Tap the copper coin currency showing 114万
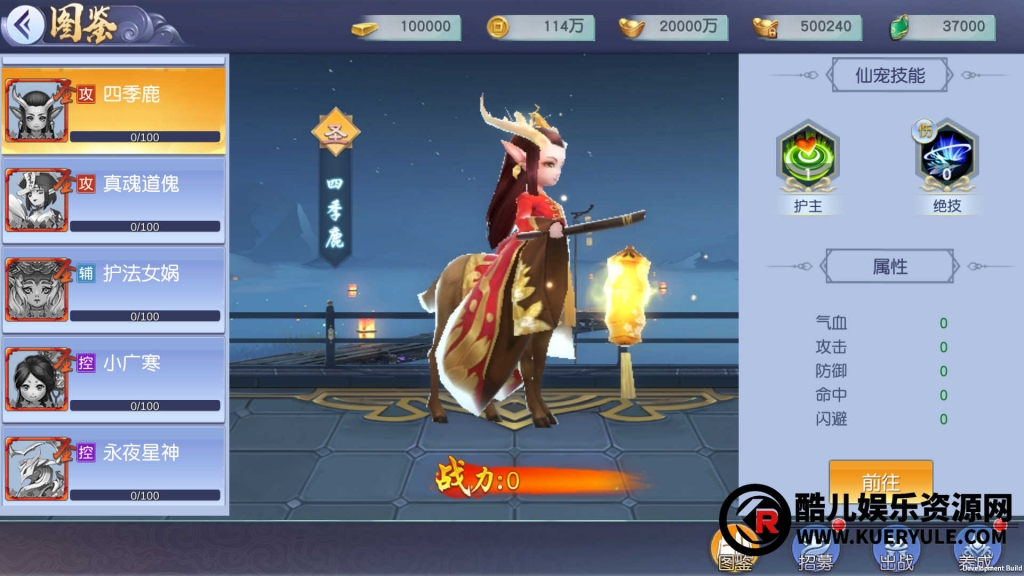The height and width of the screenshot is (576, 1024). point(540,27)
